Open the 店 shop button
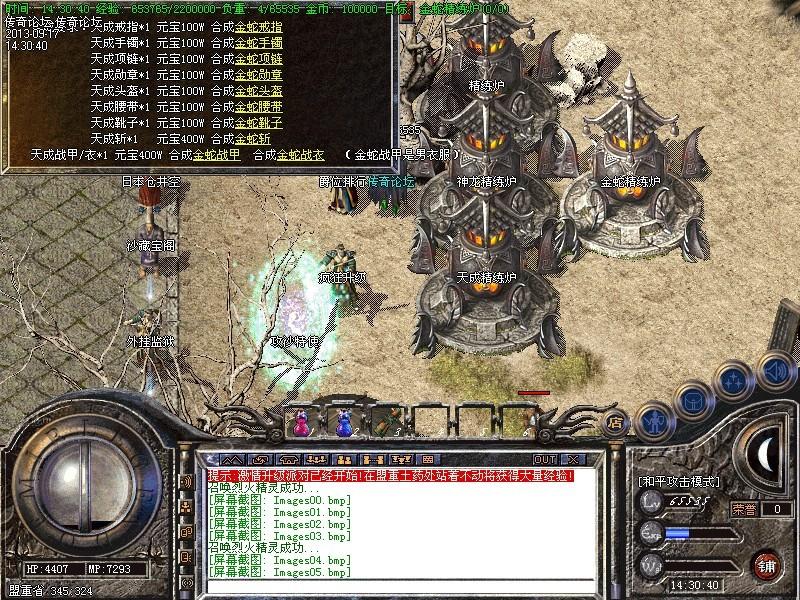 tap(615, 422)
